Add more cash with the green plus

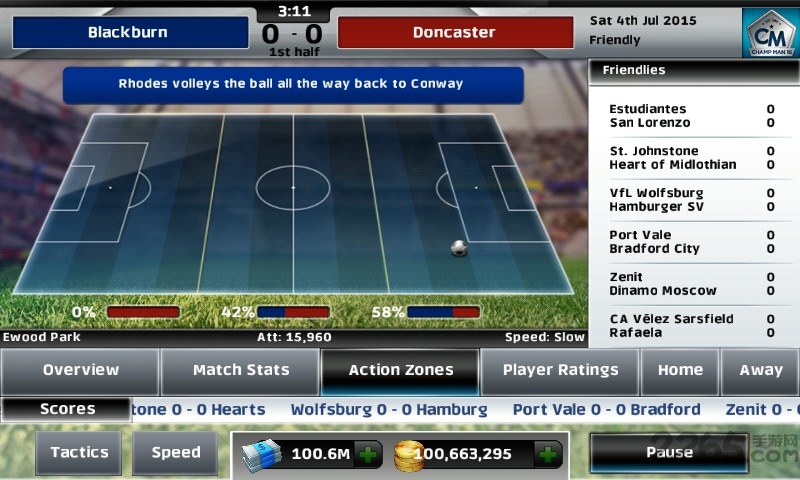pos(370,456)
